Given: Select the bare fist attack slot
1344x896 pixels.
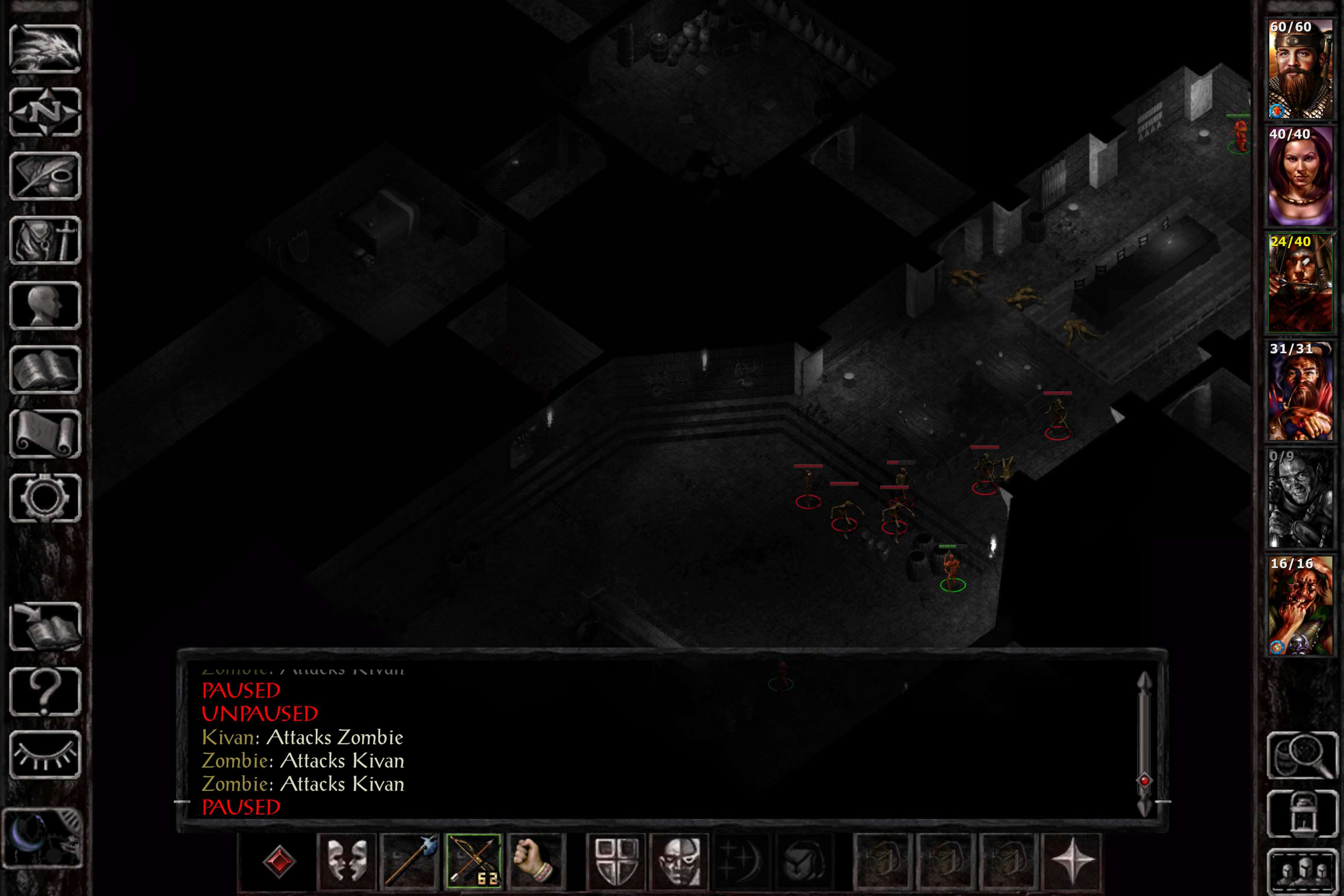Looking at the screenshot, I should pyautogui.click(x=535, y=860).
